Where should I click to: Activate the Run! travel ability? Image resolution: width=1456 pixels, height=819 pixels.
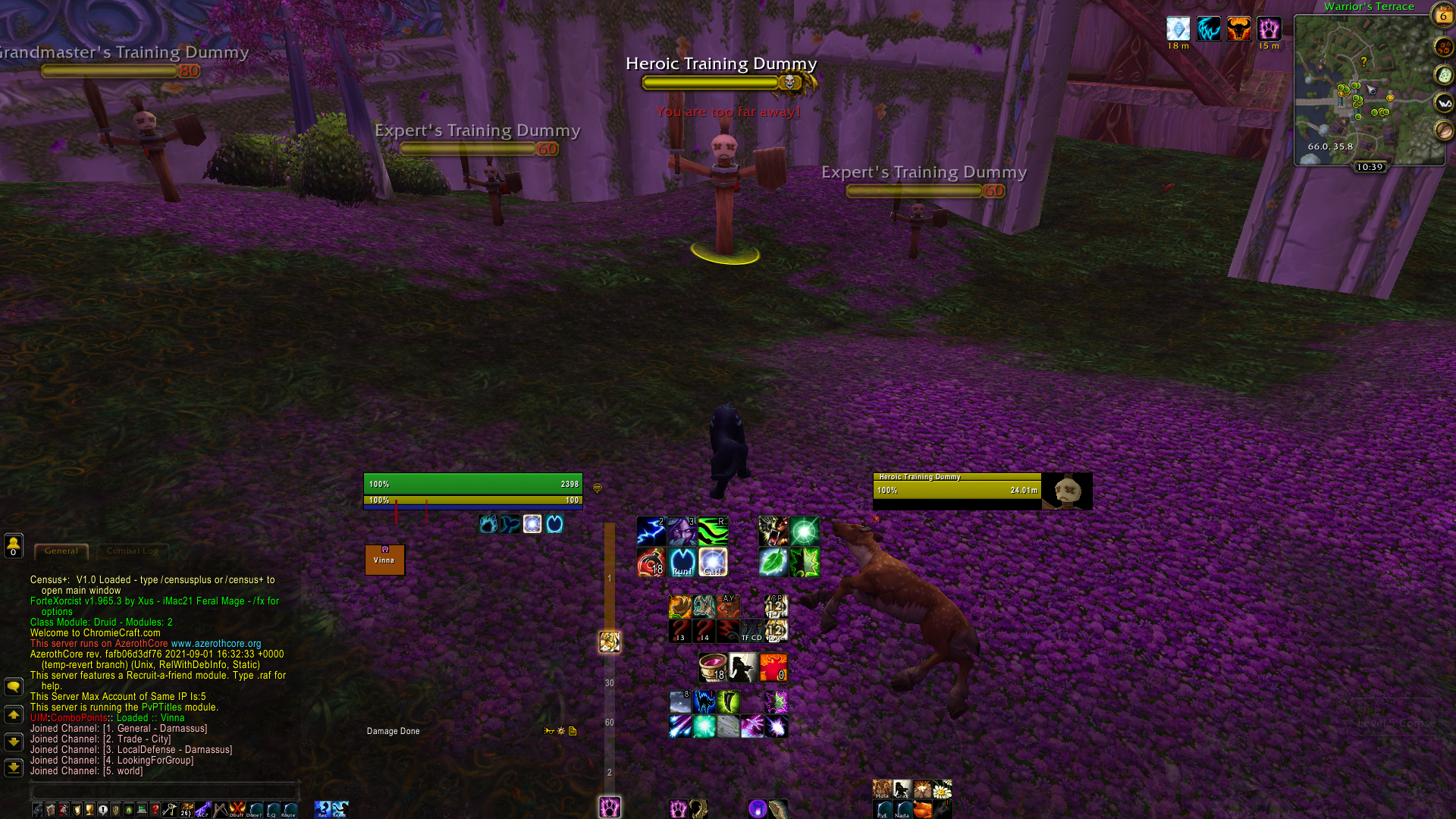pos(682,563)
